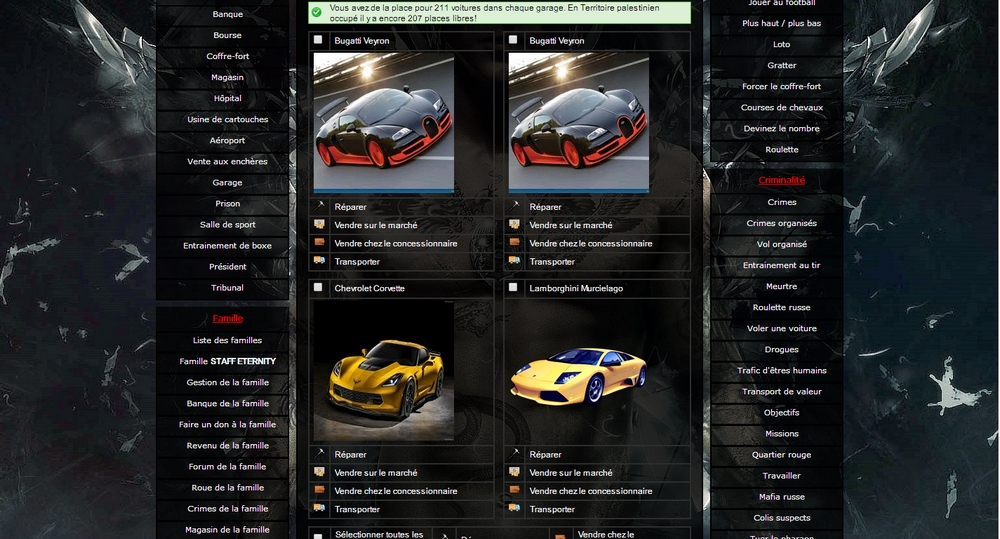Show Liste des familles
This screenshot has height=539, width=1000.
pyautogui.click(x=227, y=341)
